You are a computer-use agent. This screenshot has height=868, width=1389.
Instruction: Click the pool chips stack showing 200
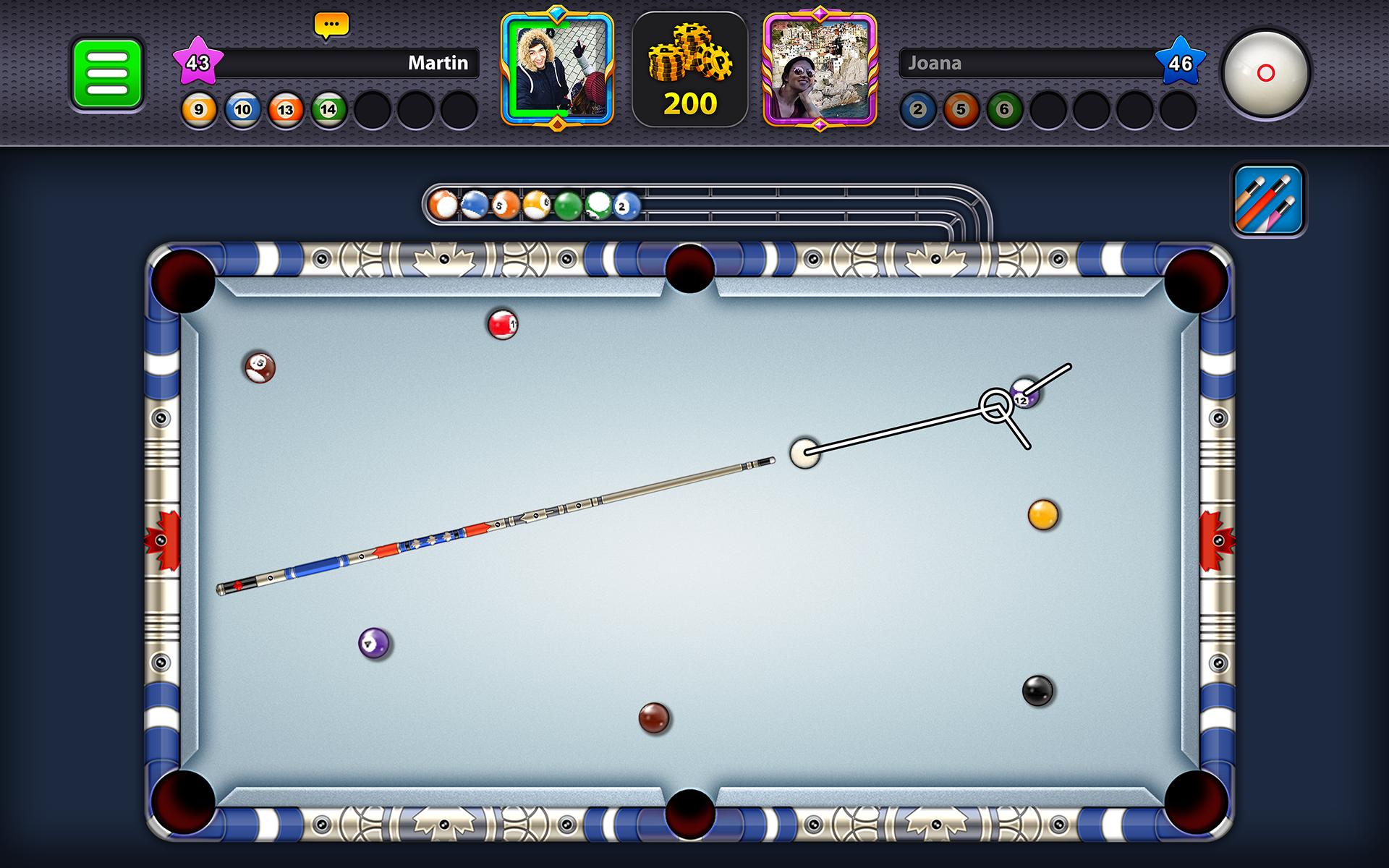689,69
